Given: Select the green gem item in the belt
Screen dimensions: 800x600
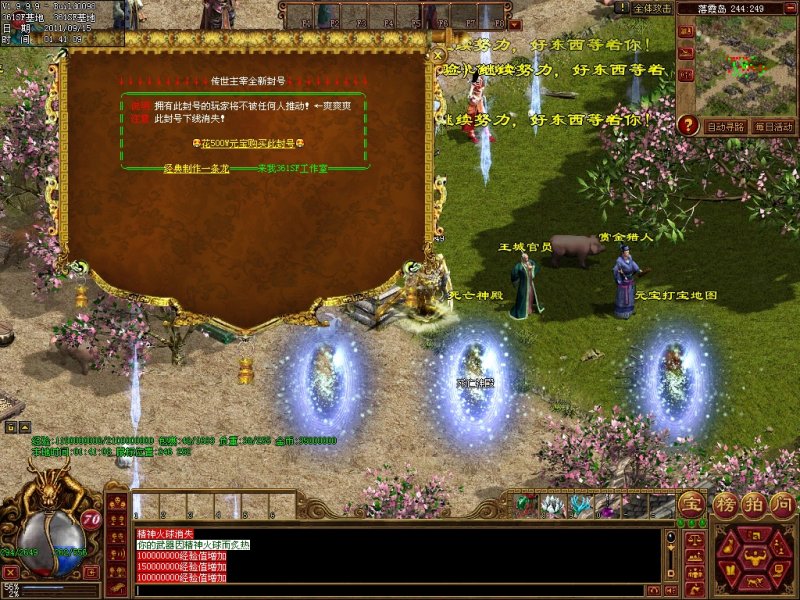Looking at the screenshot, I should coord(524,506).
